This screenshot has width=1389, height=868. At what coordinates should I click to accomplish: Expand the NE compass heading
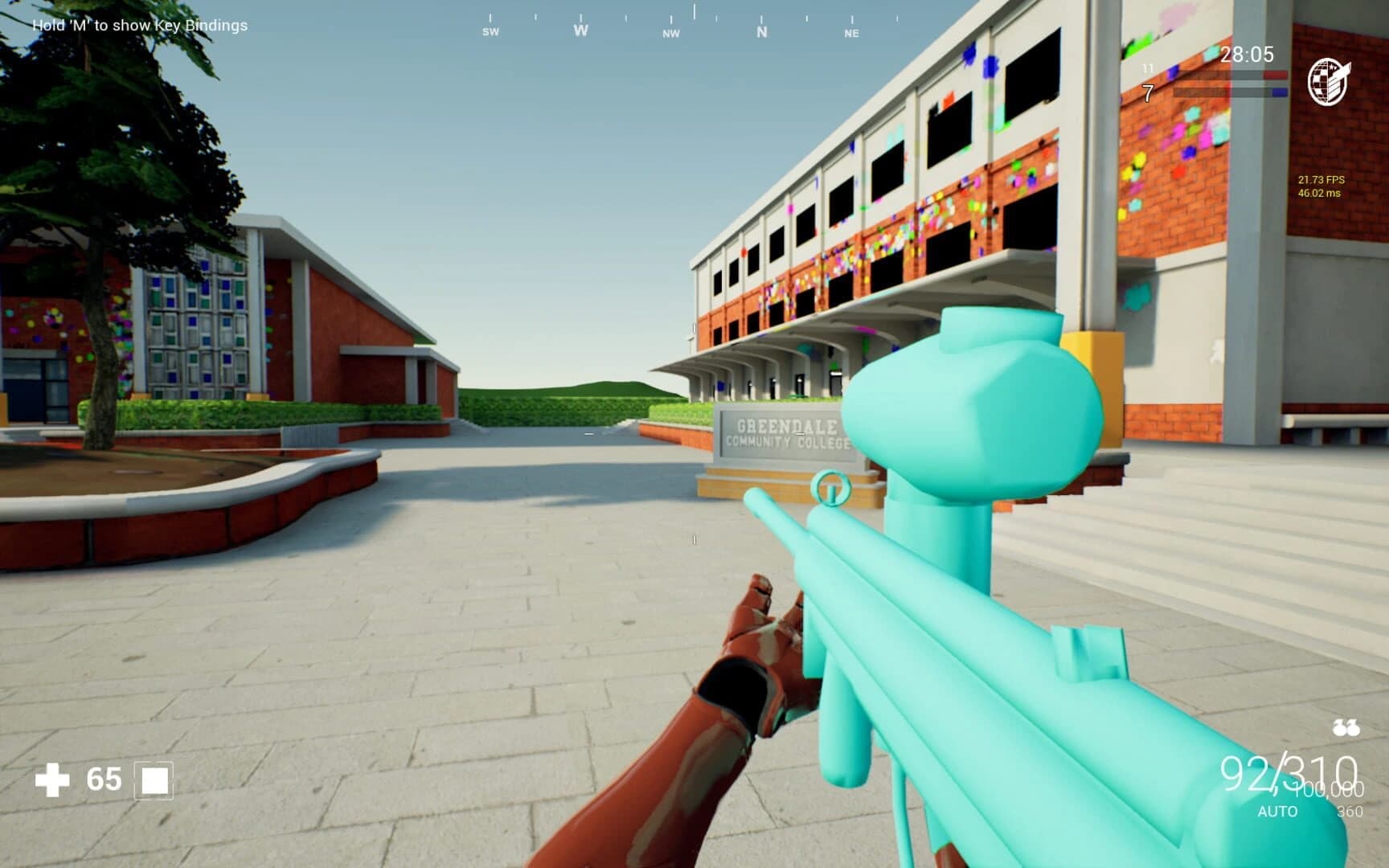(x=851, y=34)
